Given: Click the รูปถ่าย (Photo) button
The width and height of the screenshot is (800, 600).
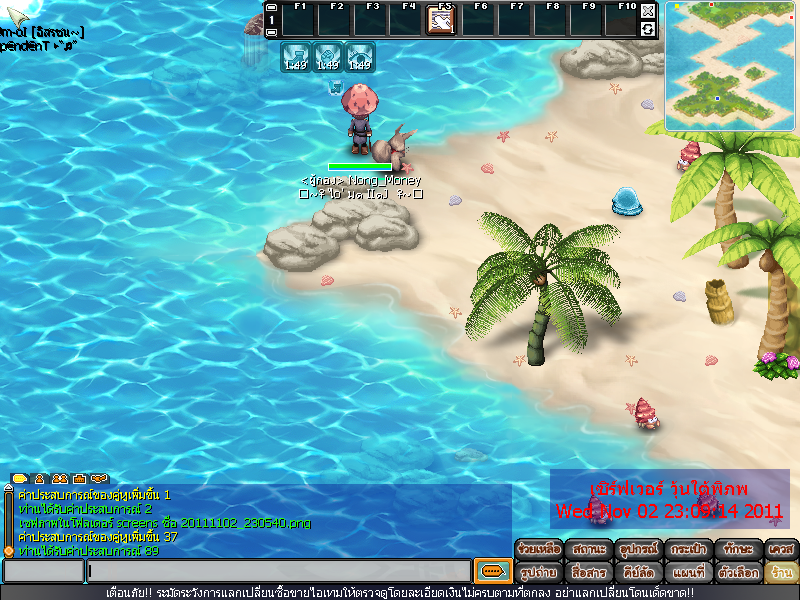Looking at the screenshot, I should 538,573.
